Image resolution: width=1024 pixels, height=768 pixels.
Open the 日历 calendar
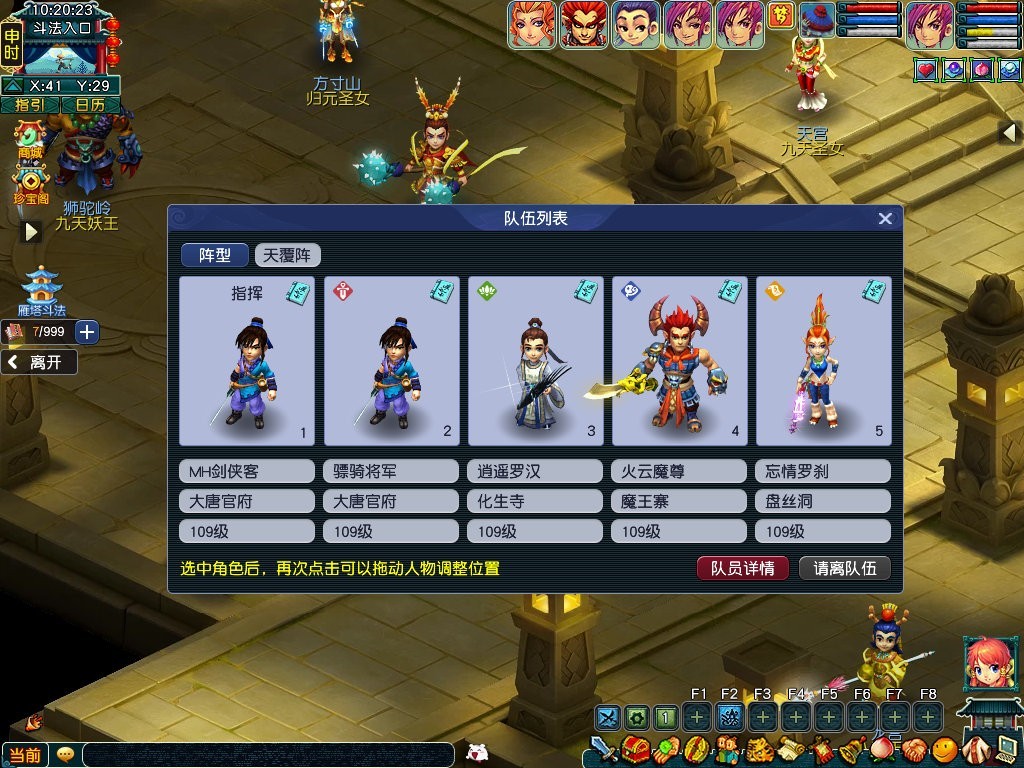click(x=90, y=105)
